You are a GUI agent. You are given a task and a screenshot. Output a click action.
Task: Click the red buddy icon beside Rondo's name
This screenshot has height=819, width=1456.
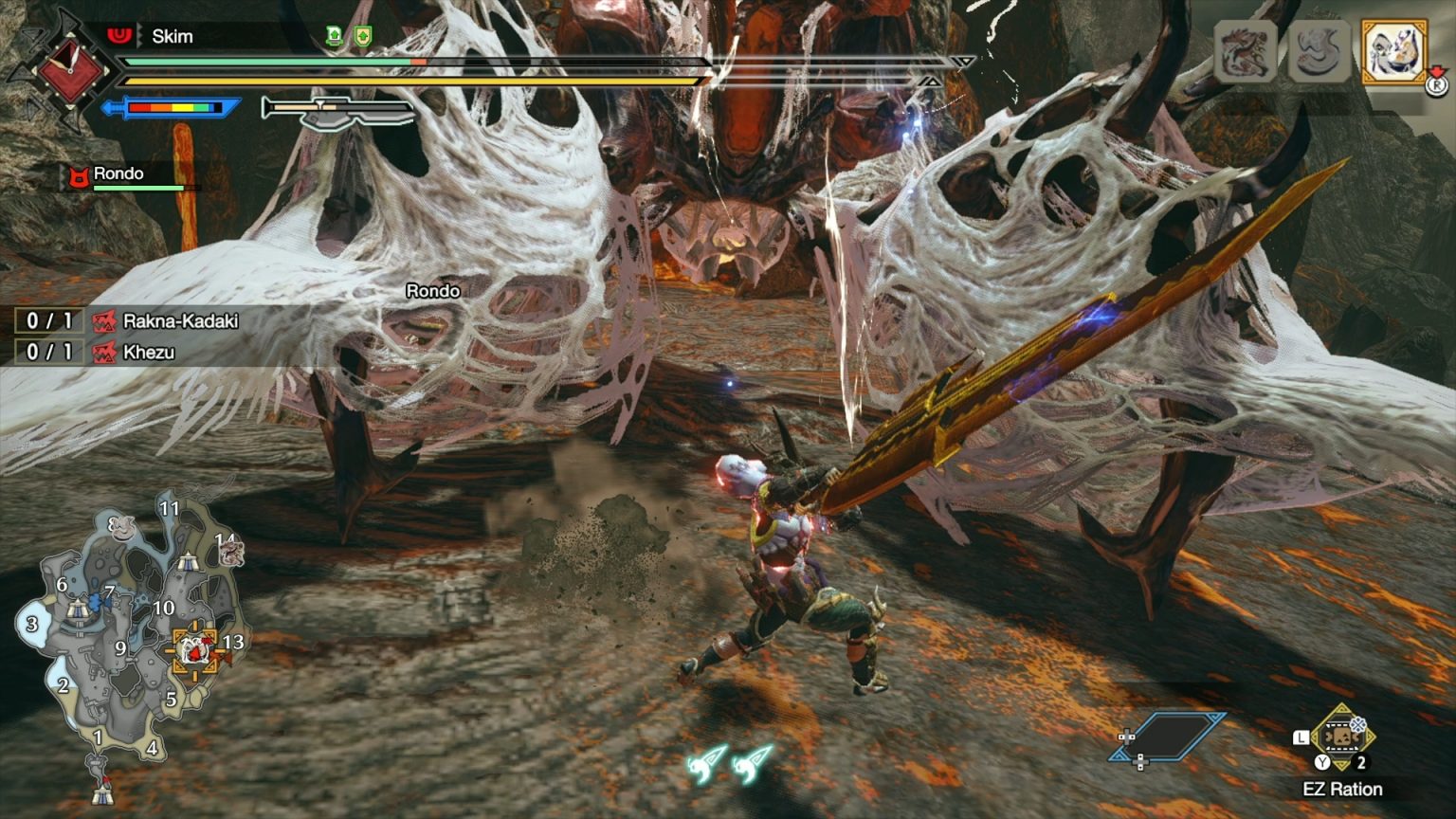tap(79, 173)
